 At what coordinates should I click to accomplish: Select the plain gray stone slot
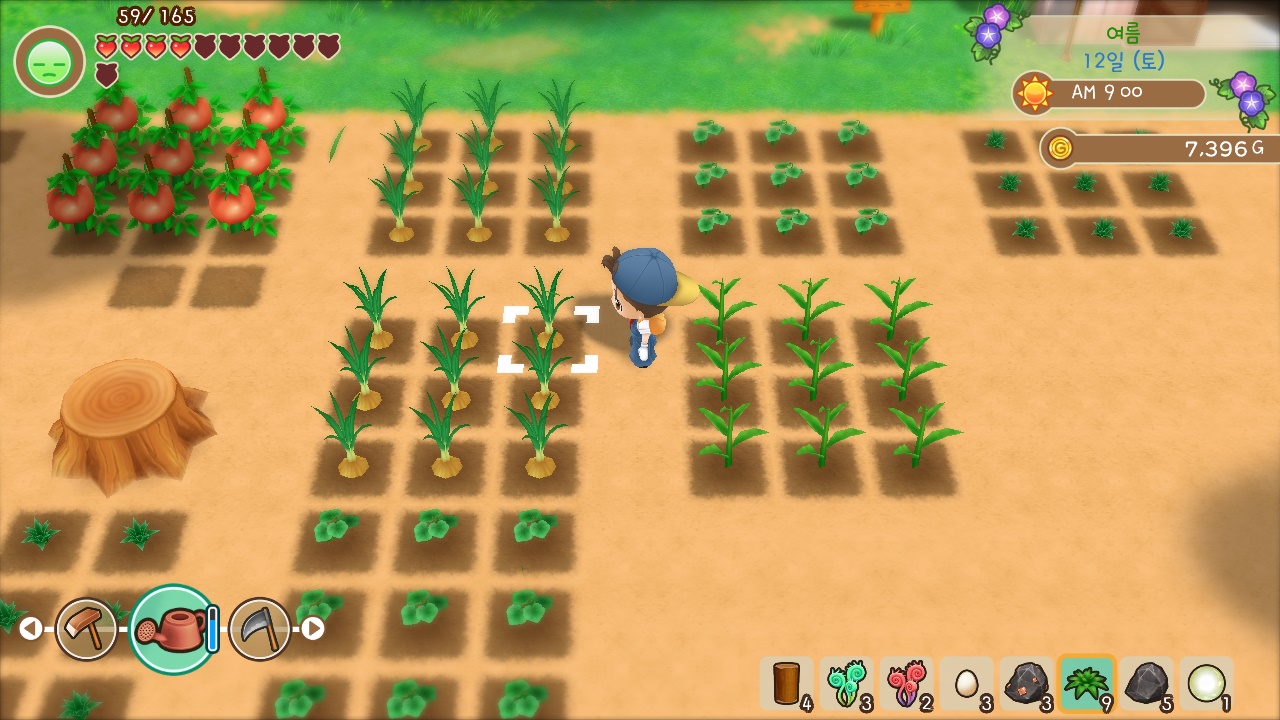pyautogui.click(x=1146, y=684)
